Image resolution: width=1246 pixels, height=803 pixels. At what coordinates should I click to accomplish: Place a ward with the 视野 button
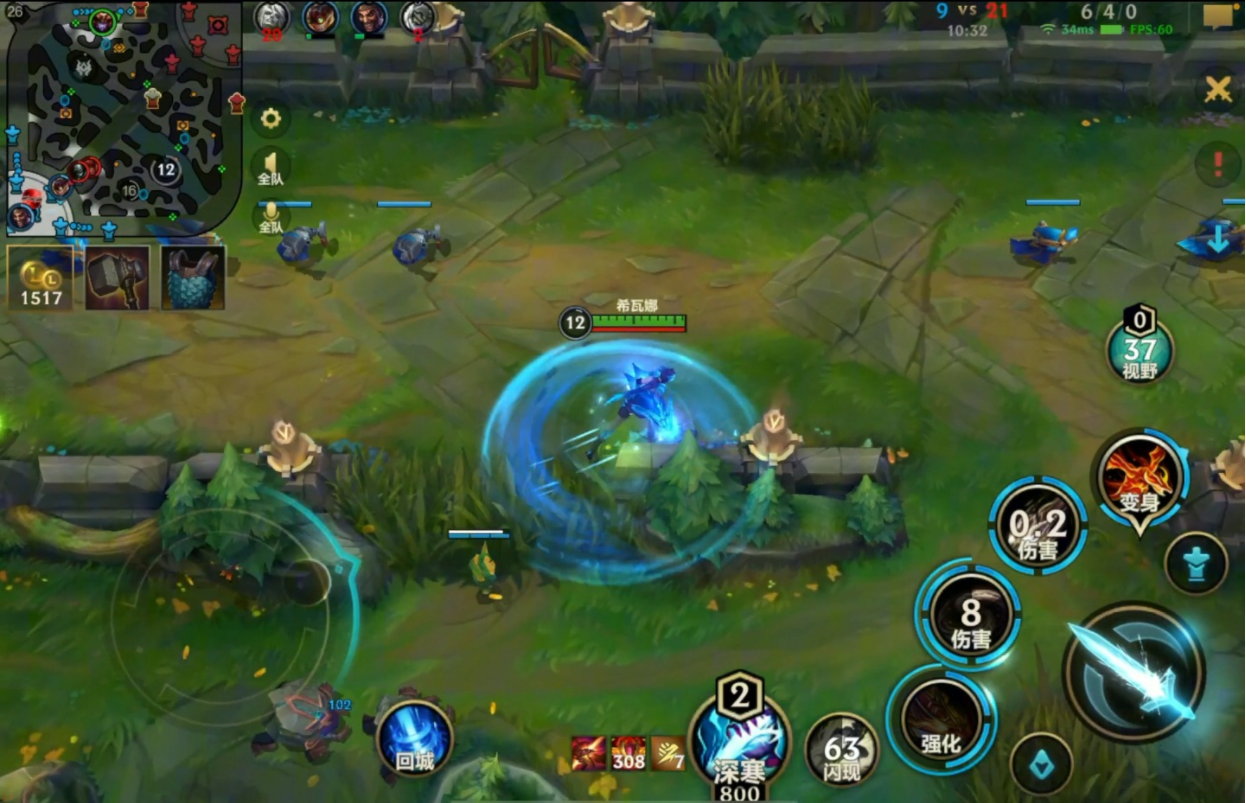click(1139, 350)
